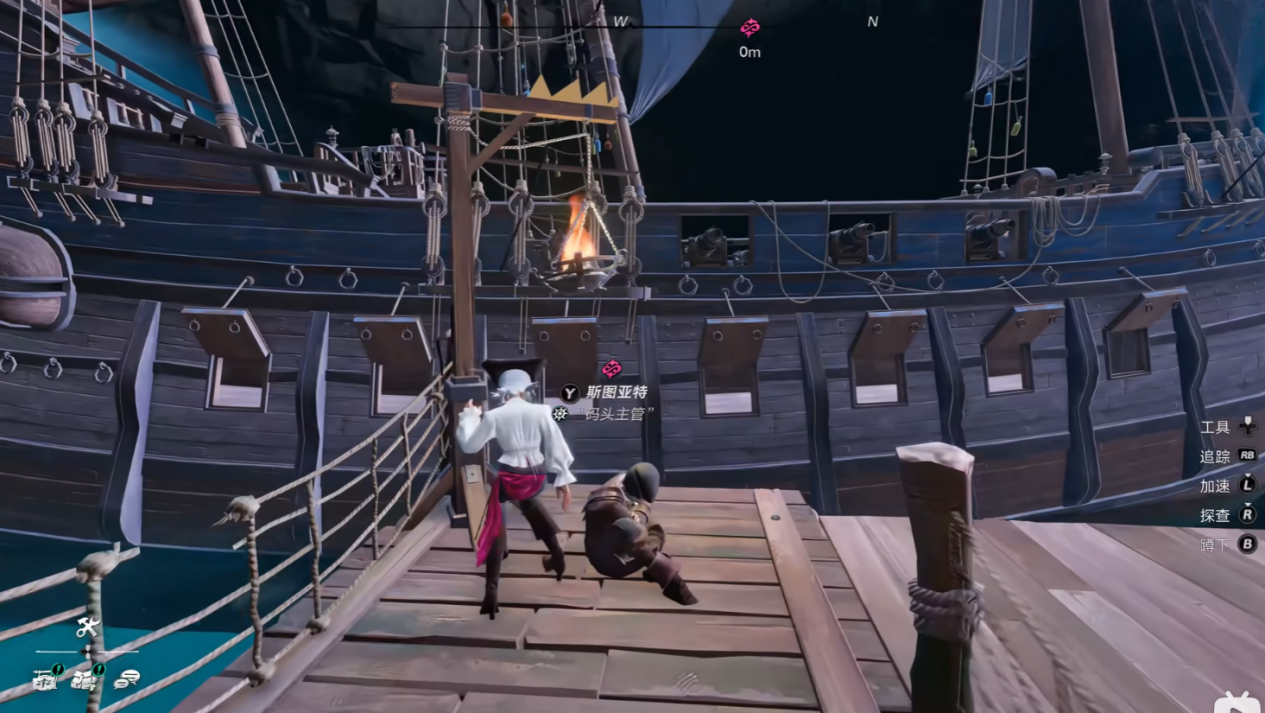Select the pink objective marker on the compass

(749, 27)
